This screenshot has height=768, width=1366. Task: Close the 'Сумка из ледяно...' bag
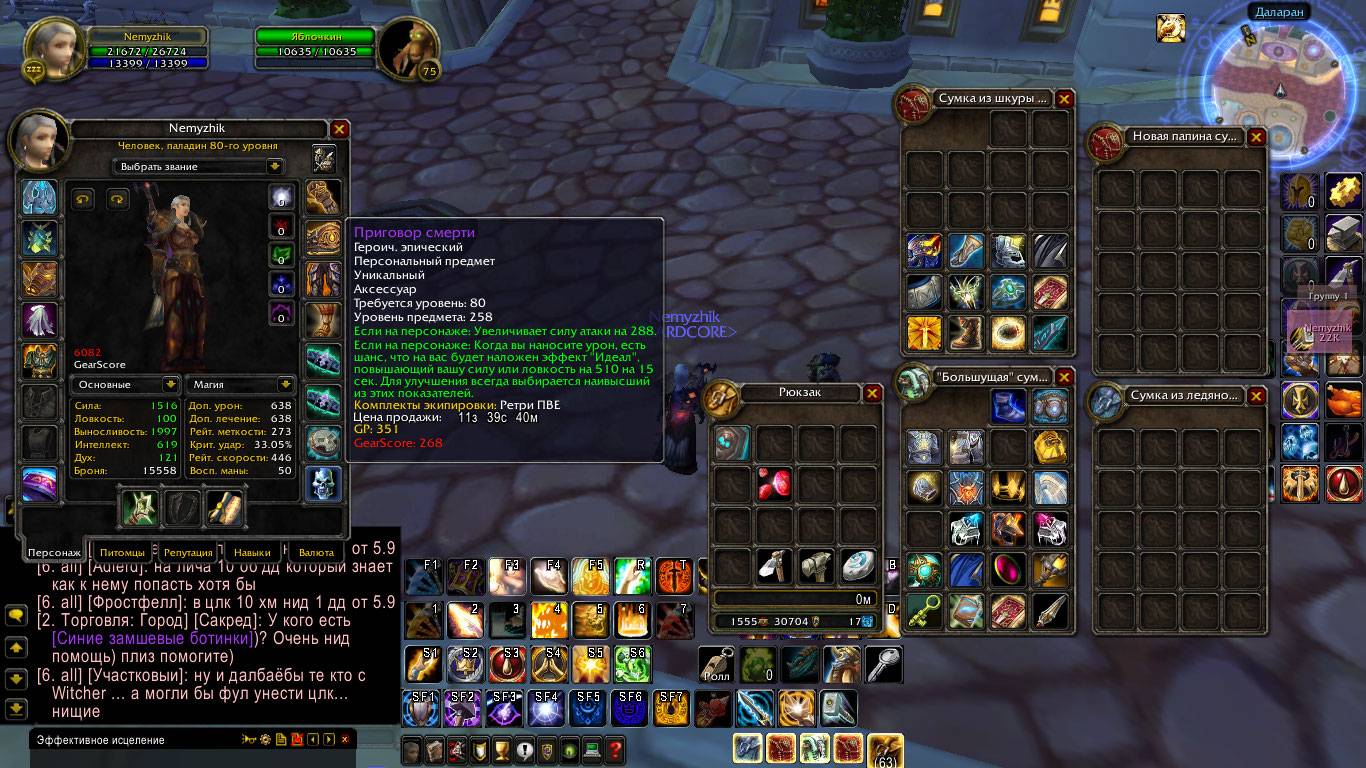[1256, 396]
